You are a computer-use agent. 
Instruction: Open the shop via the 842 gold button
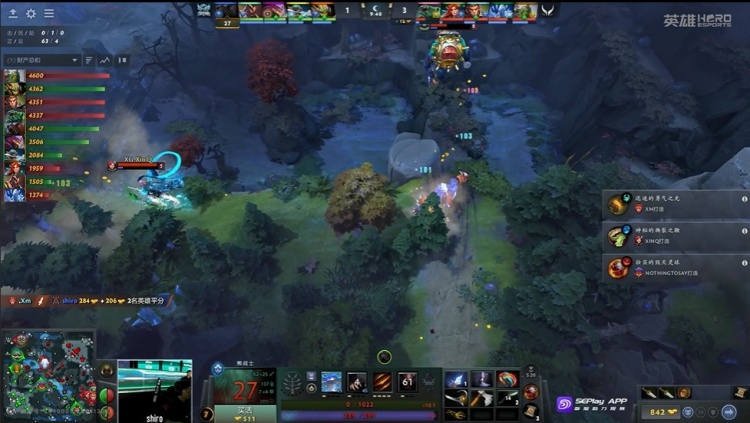(x=667, y=411)
